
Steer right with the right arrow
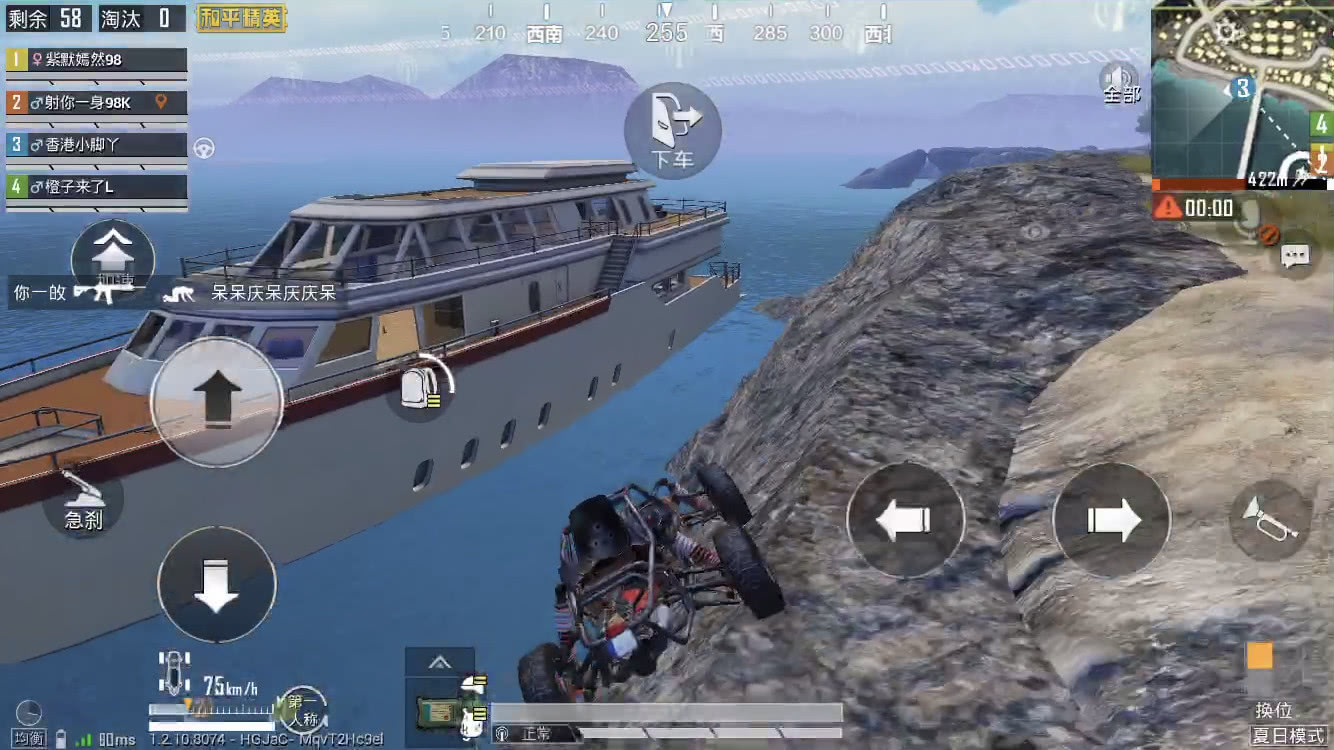[1111, 520]
